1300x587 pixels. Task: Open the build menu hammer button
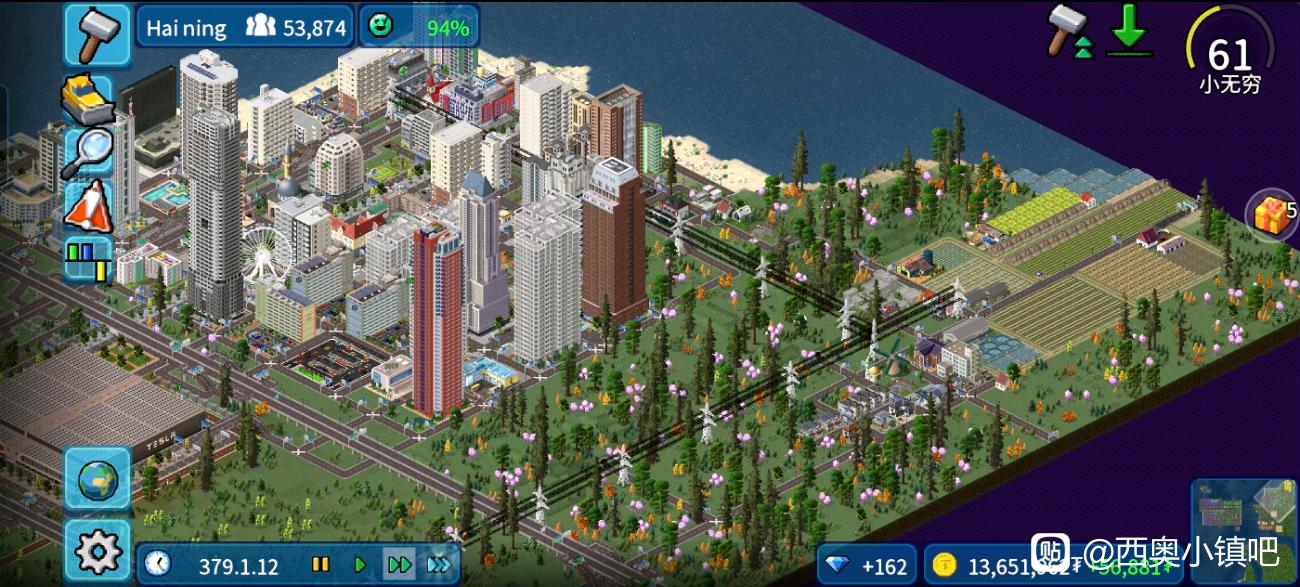point(98,34)
